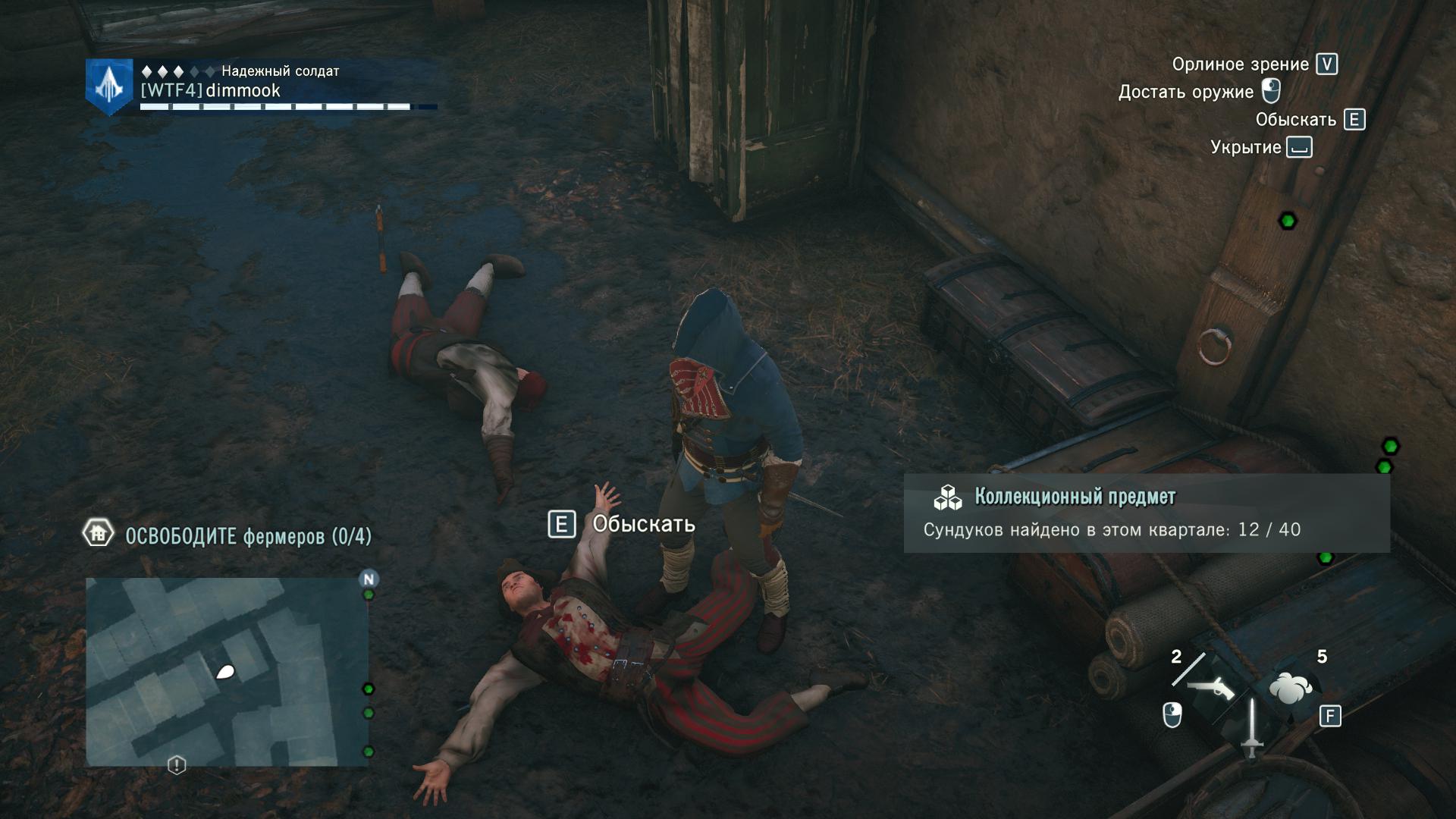
Task: Click the Assassin crest player badge
Action: click(x=109, y=87)
